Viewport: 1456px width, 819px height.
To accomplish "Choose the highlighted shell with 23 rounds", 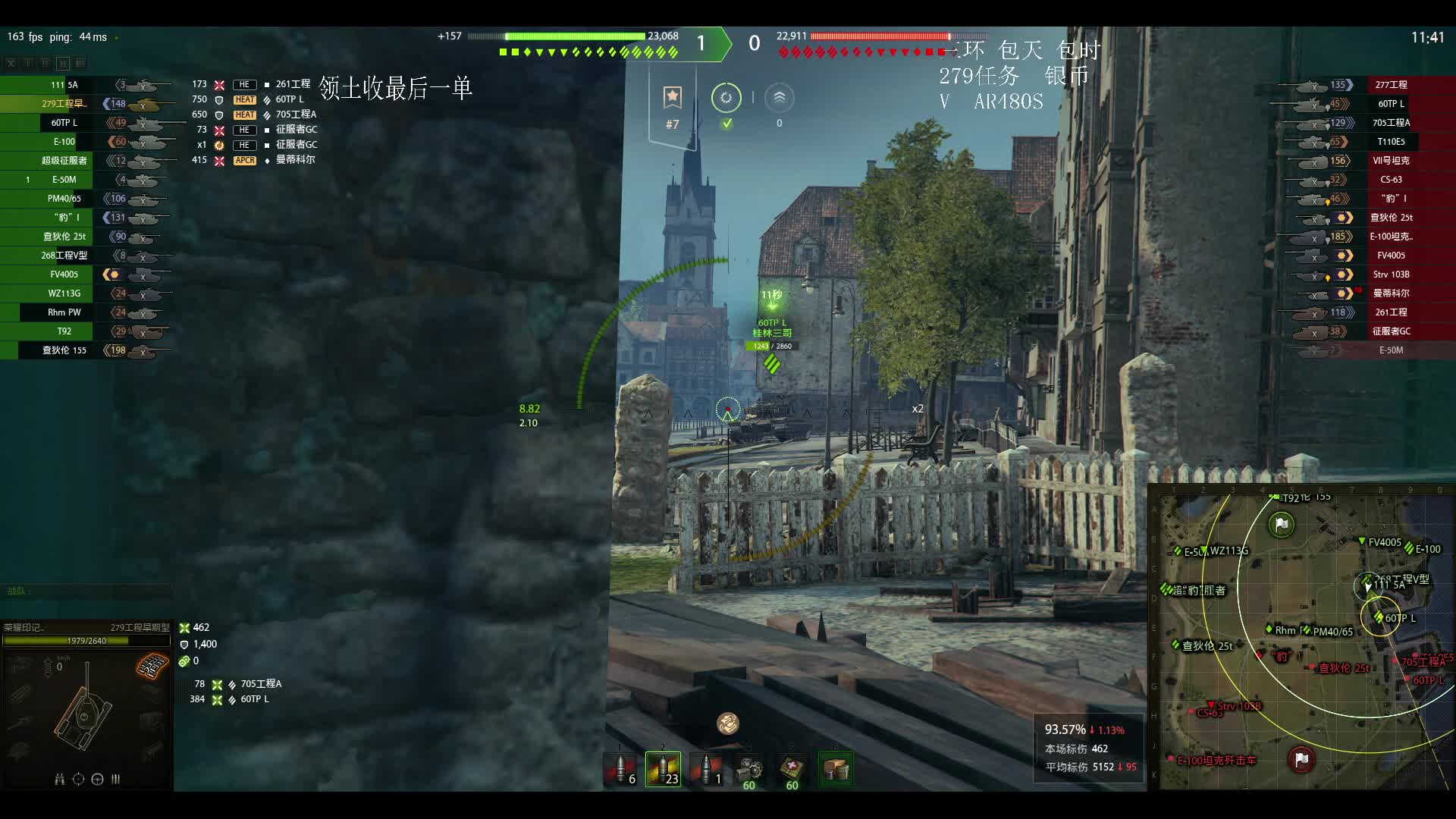I will click(x=663, y=769).
